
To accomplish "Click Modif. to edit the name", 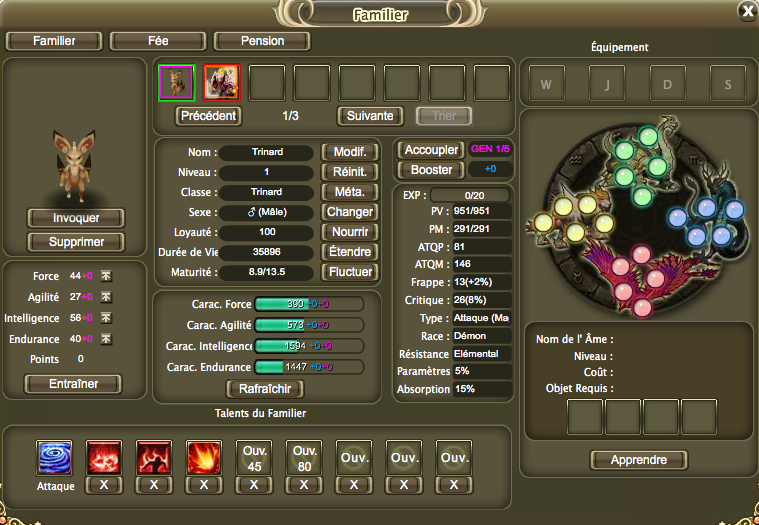I will [348, 152].
